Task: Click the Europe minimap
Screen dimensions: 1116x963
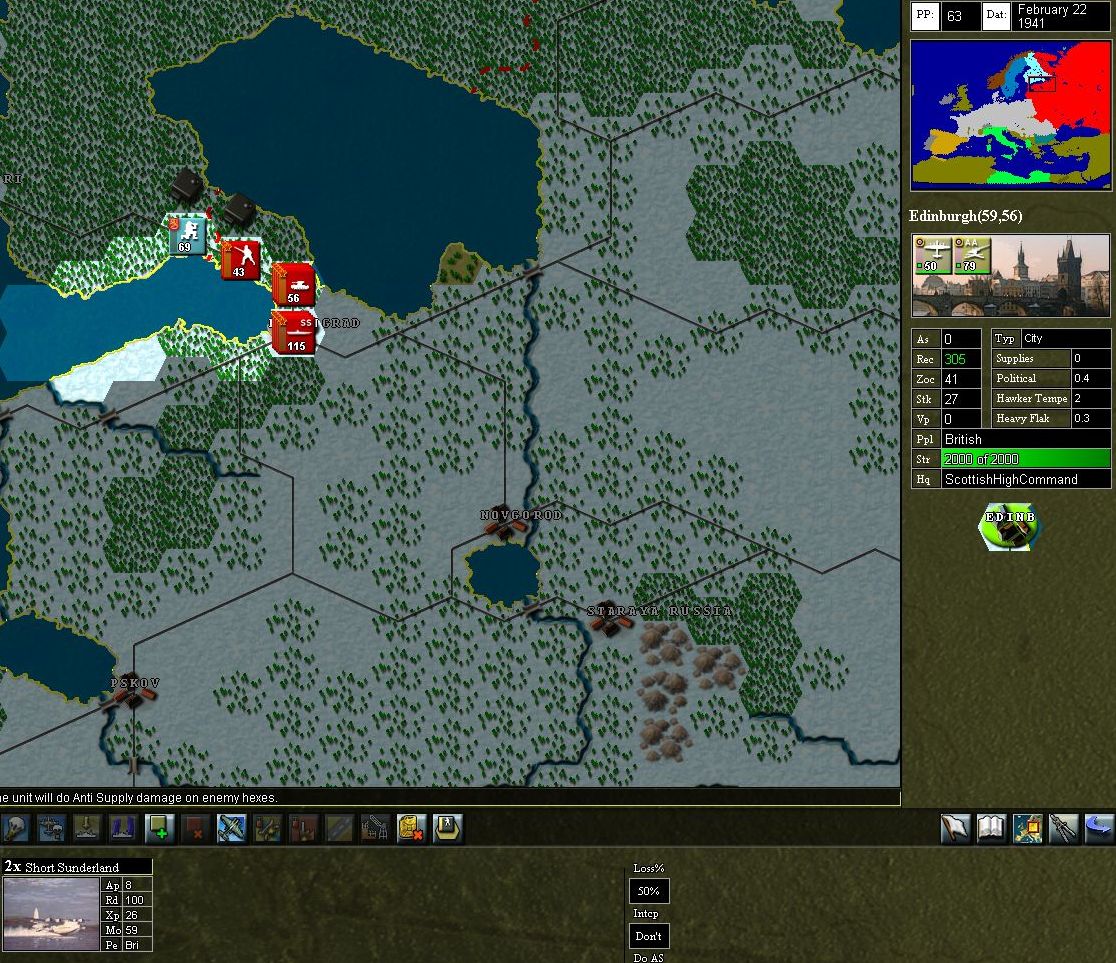Action: point(1010,115)
